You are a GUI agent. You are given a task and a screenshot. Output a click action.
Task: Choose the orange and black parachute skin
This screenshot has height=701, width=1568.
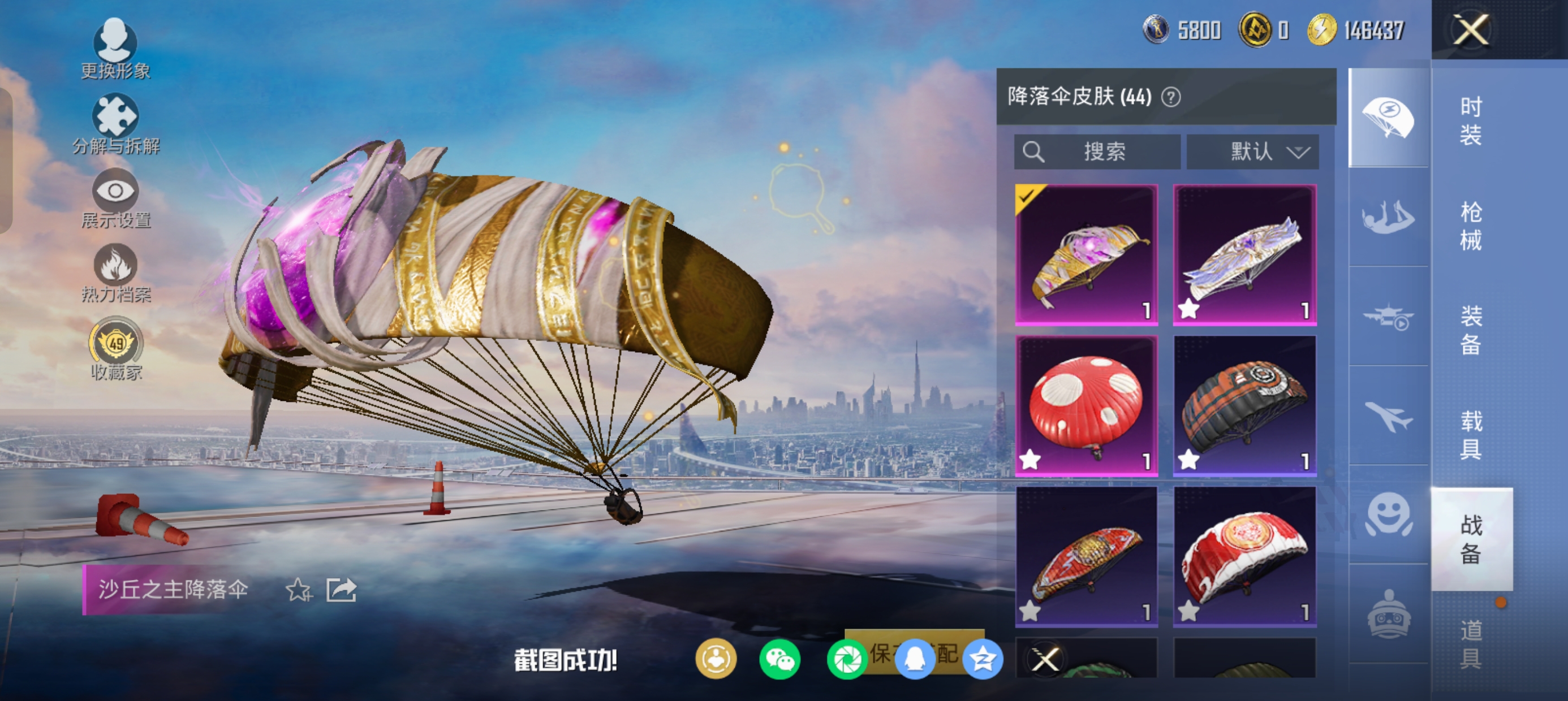[x=1244, y=405]
